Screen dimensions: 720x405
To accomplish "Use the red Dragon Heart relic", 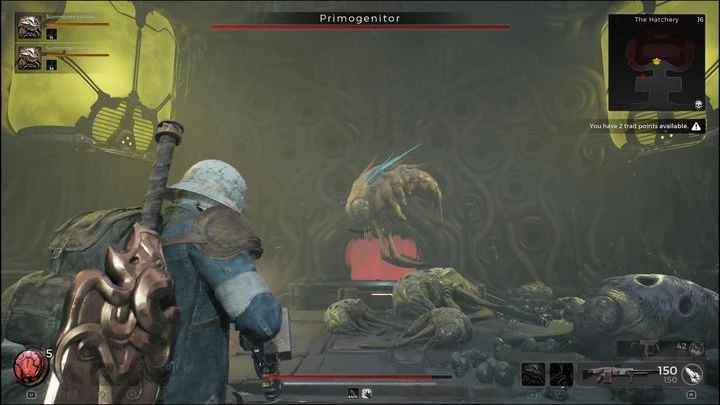I will point(27,369).
